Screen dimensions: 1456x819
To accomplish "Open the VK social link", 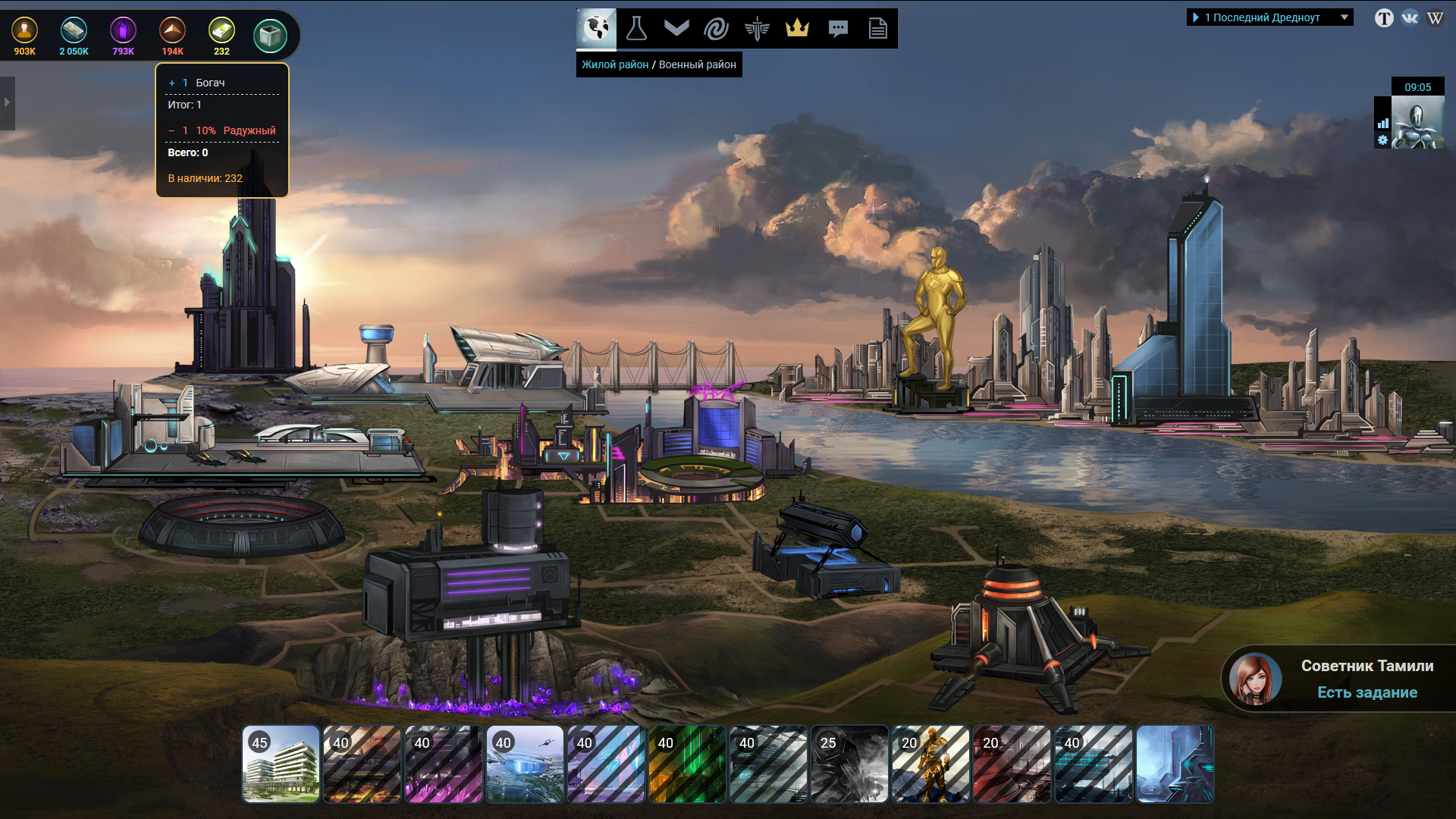I will point(1410,17).
